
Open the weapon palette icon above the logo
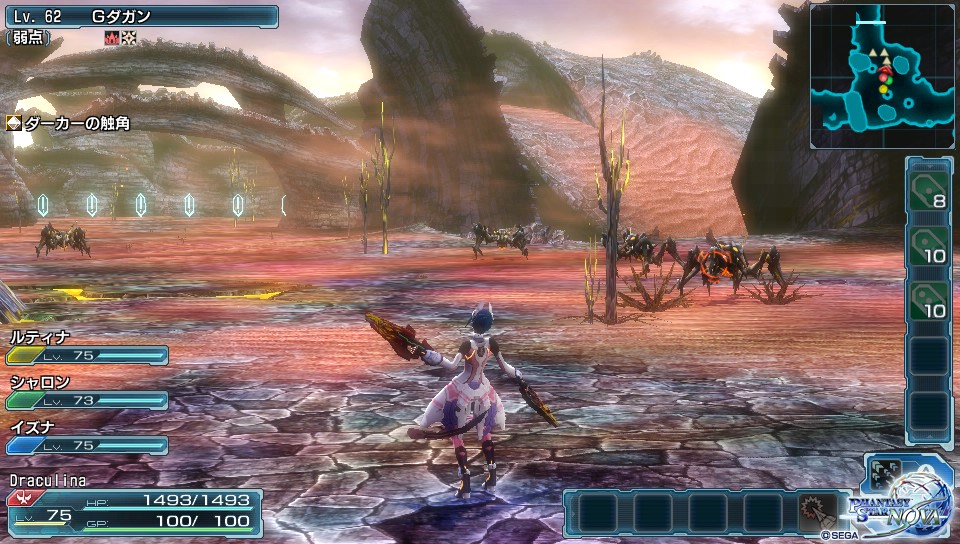coord(887,476)
